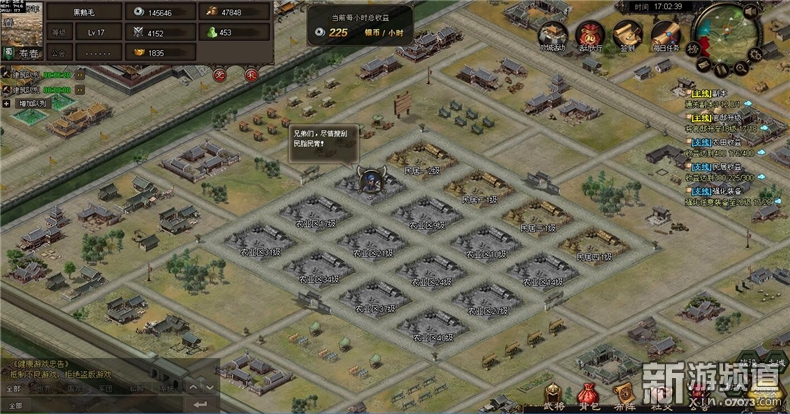The height and width of the screenshot is (414, 790).
Task: Open the daily tasks icon
Action: (664, 33)
